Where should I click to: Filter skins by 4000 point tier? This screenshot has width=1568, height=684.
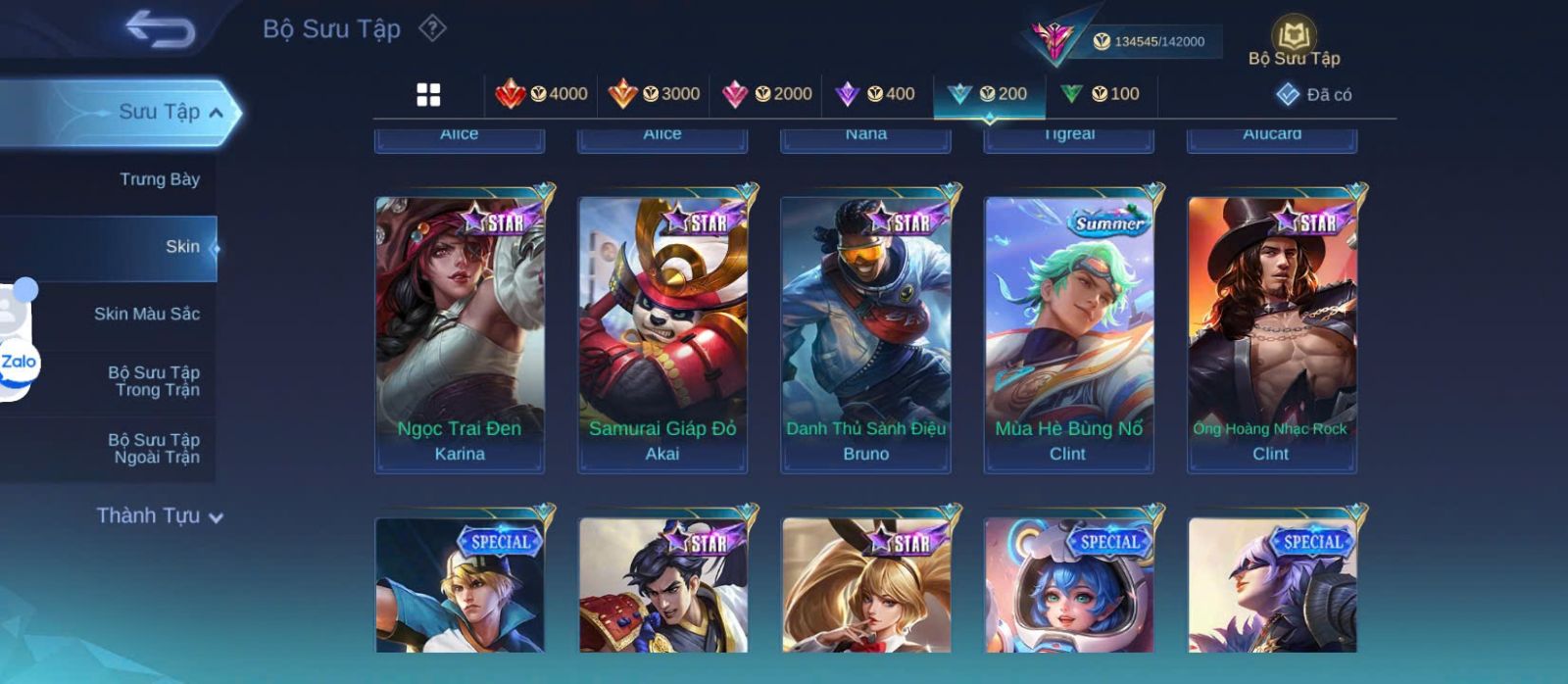tap(542, 94)
